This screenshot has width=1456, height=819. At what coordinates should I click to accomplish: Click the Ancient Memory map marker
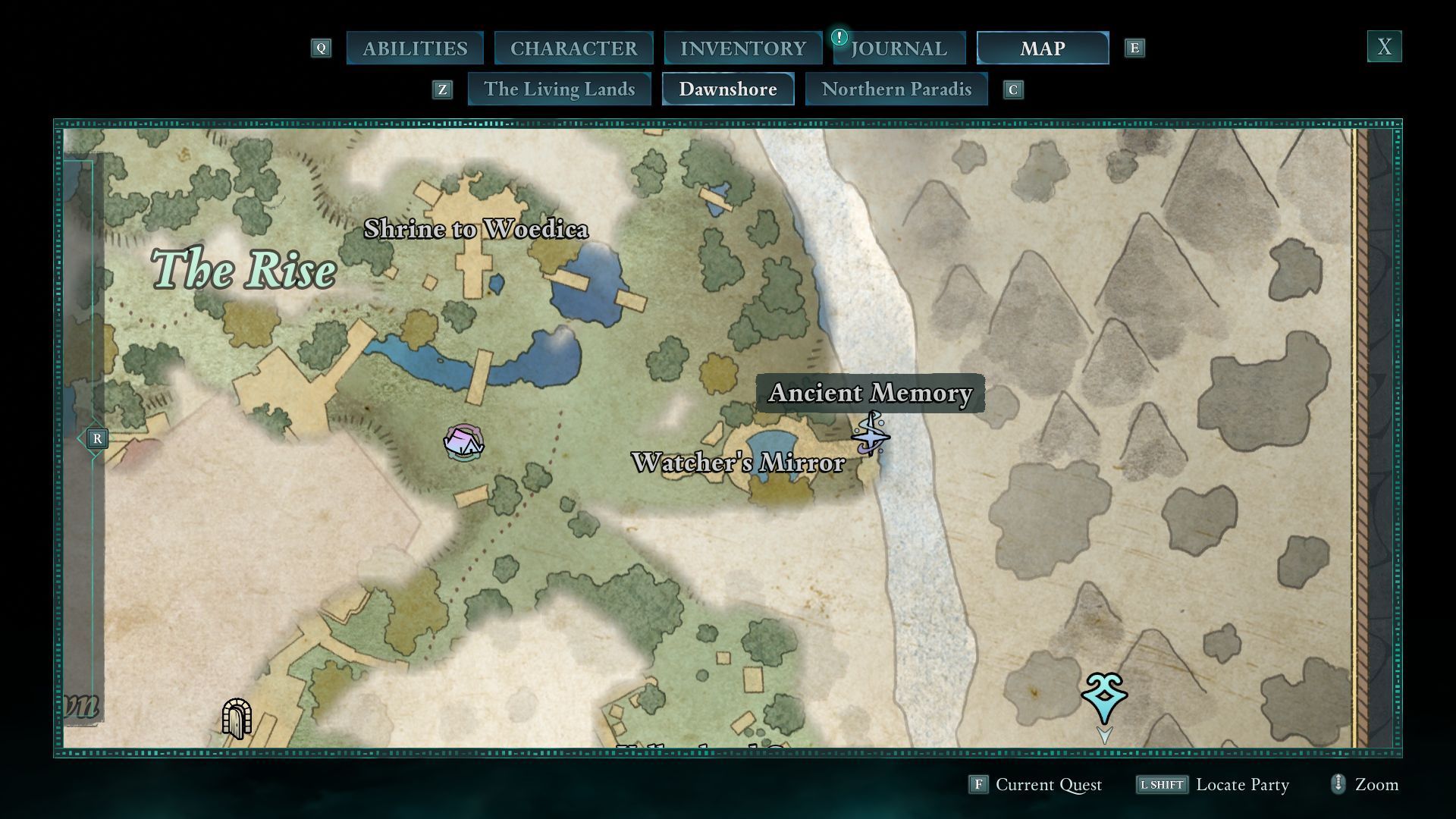[x=871, y=435]
